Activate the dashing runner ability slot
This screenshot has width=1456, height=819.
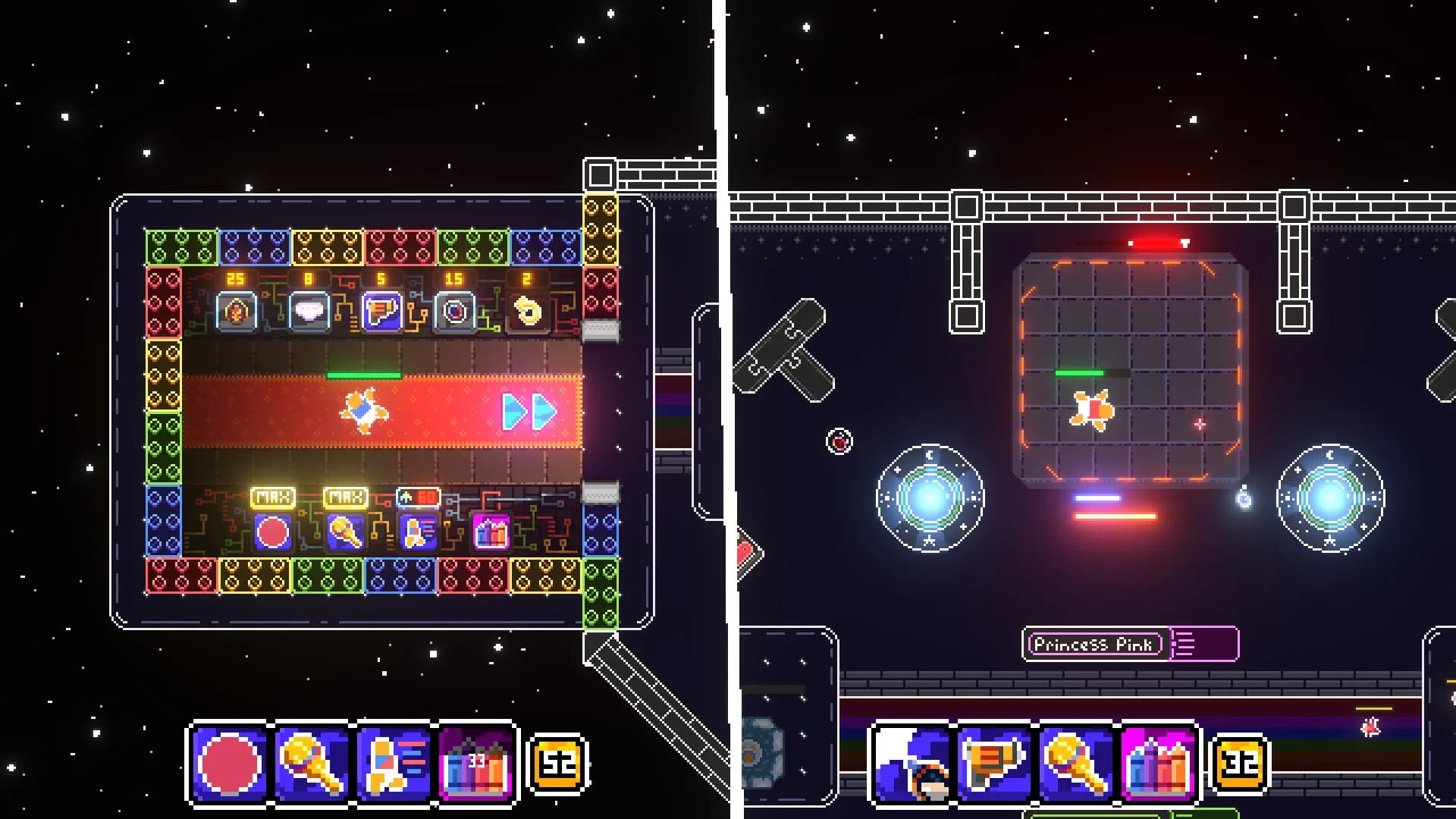(394, 763)
